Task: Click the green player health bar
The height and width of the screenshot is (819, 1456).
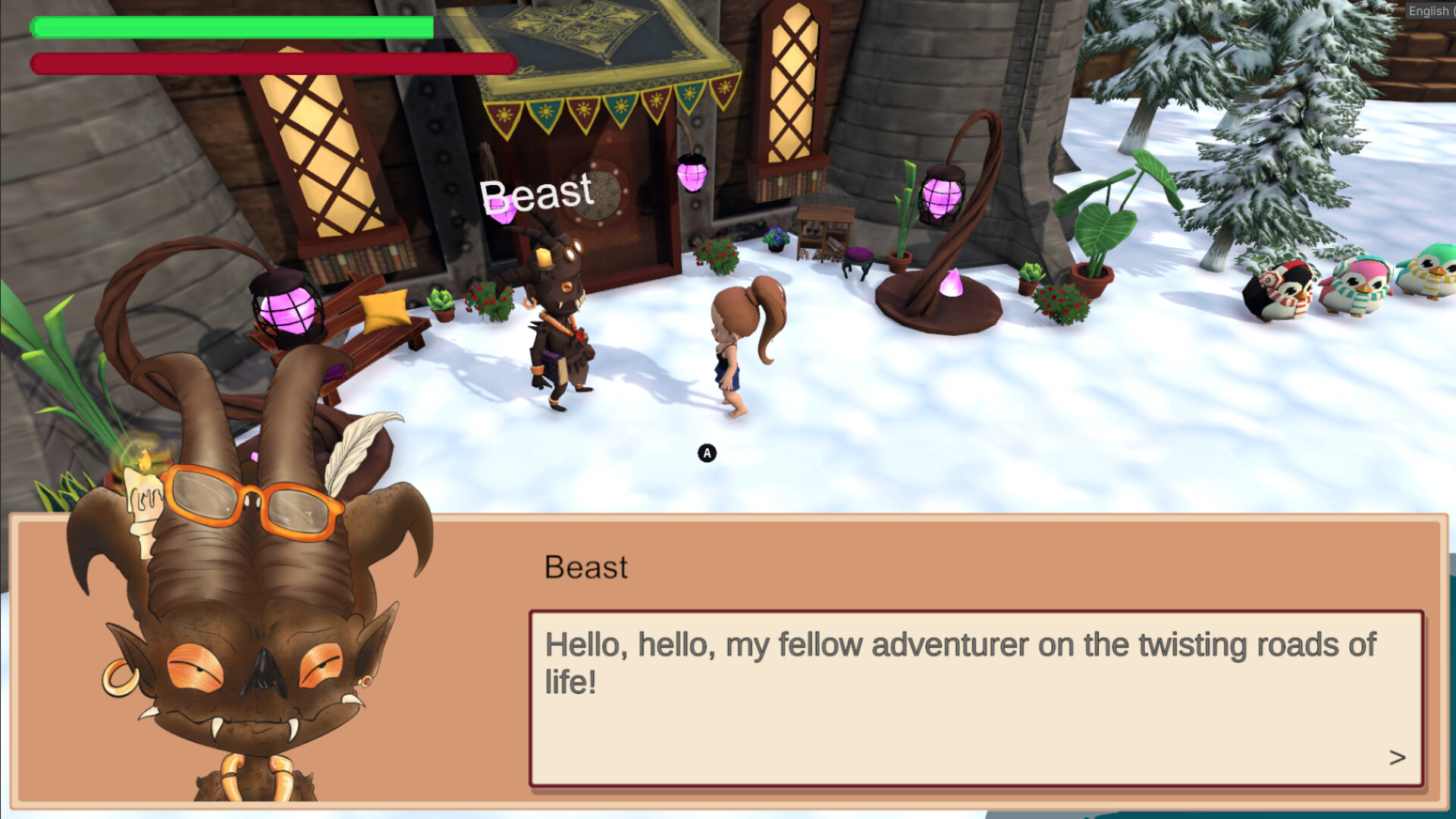Action: (227, 29)
